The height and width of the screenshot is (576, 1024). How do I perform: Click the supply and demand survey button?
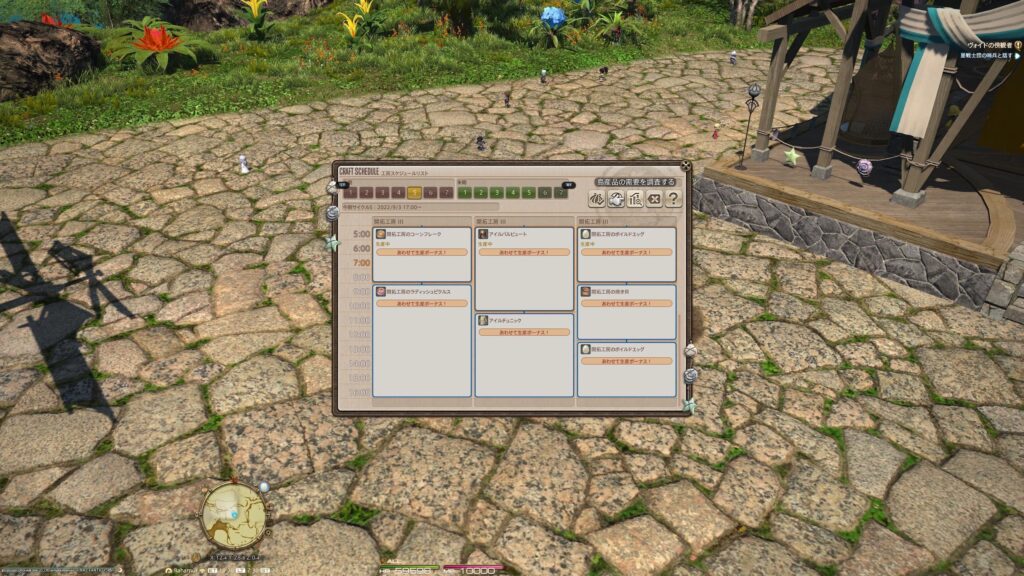coord(636,181)
